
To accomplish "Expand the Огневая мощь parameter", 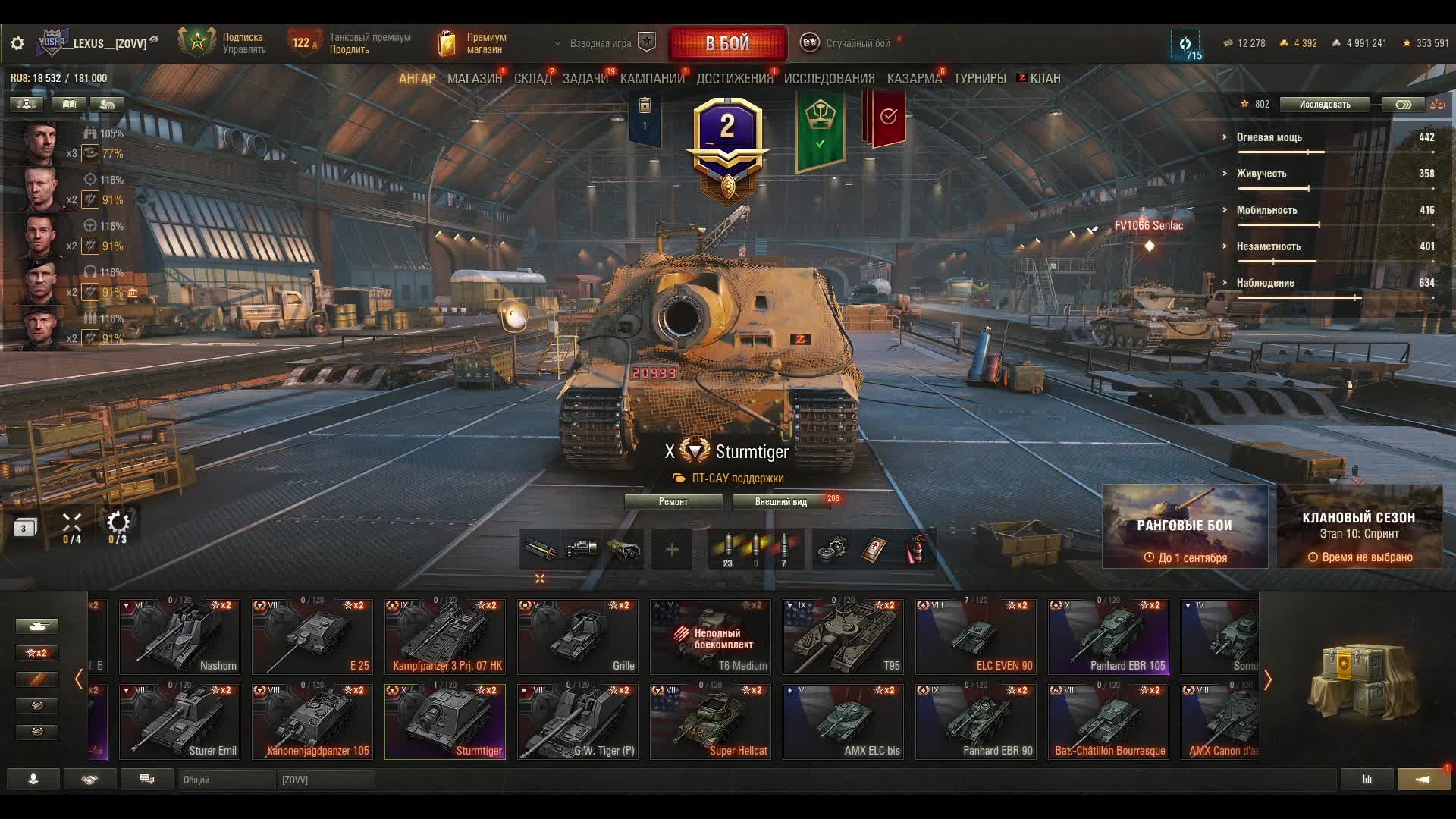I will coord(1269,137).
